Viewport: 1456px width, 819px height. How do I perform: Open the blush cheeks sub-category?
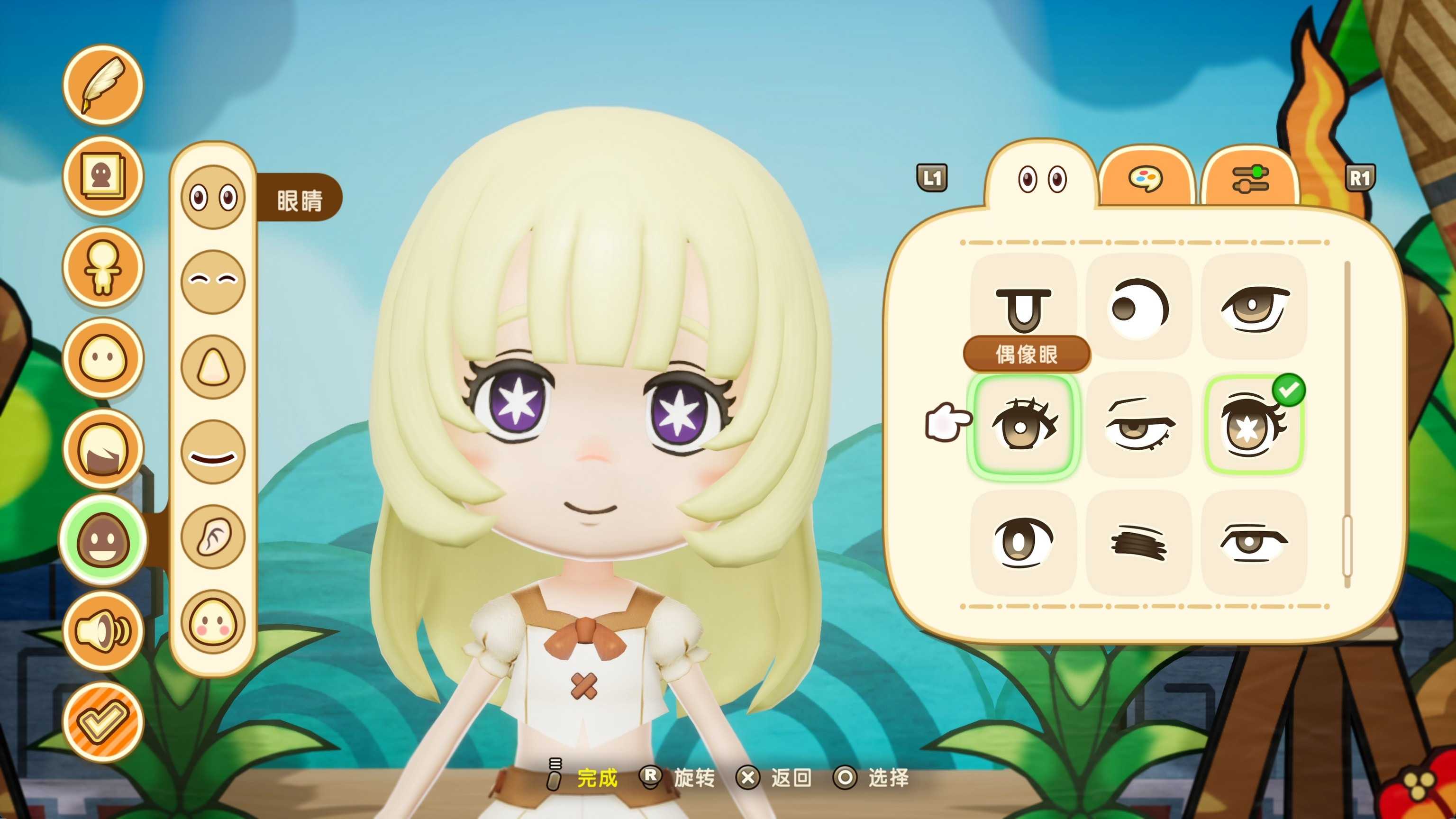pos(213,622)
